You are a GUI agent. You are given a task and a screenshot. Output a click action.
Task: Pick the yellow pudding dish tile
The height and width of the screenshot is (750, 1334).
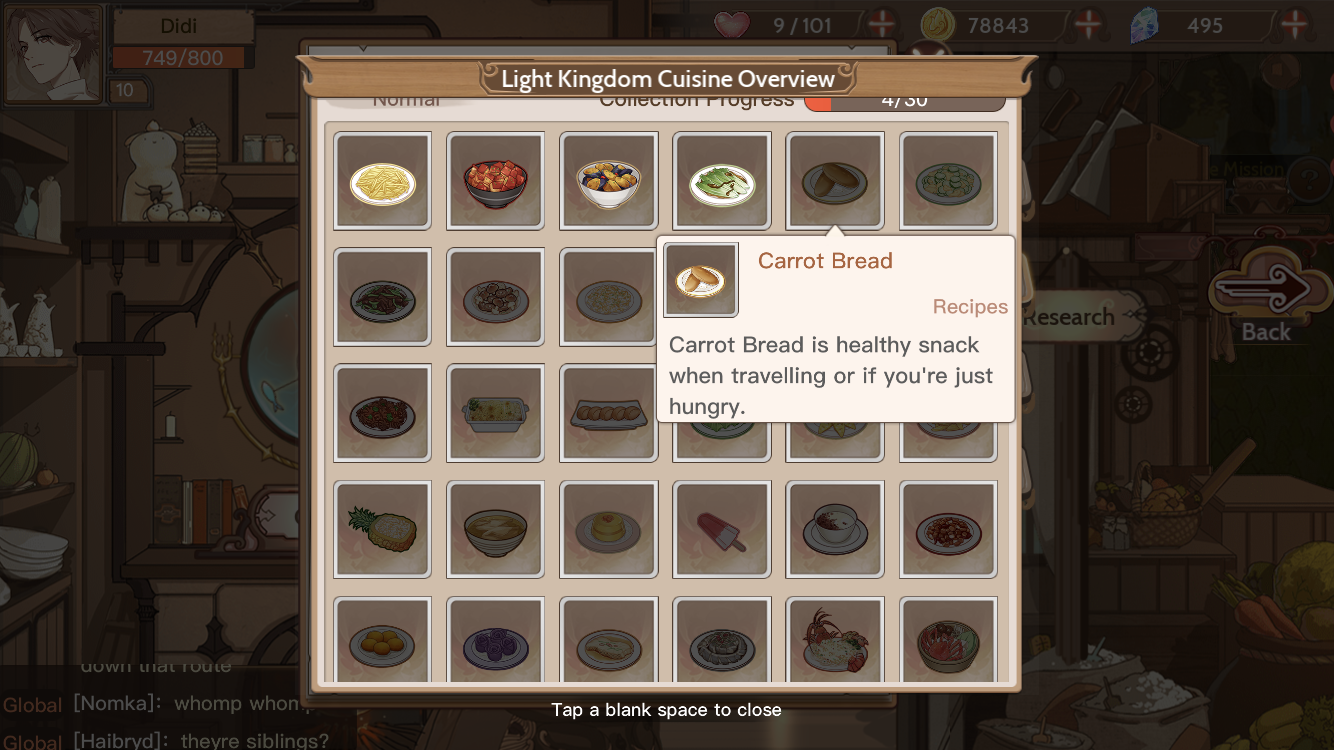click(x=608, y=529)
